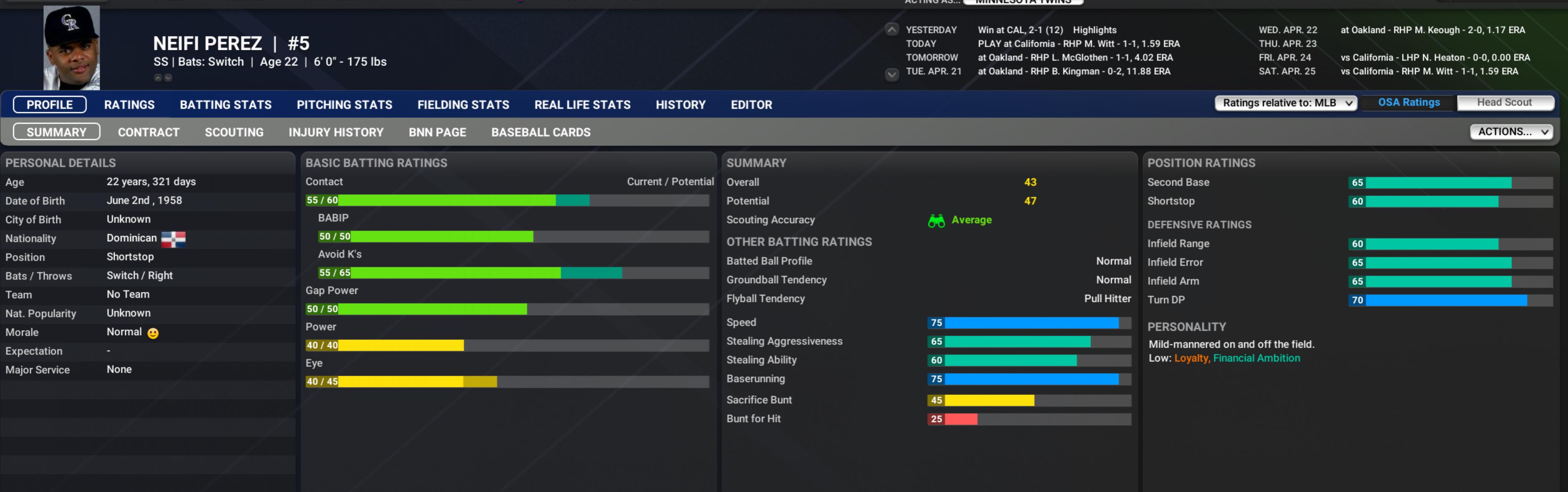The image size is (1568, 492).
Task: Click Neifi Perez's player portrait
Action: 71,48
